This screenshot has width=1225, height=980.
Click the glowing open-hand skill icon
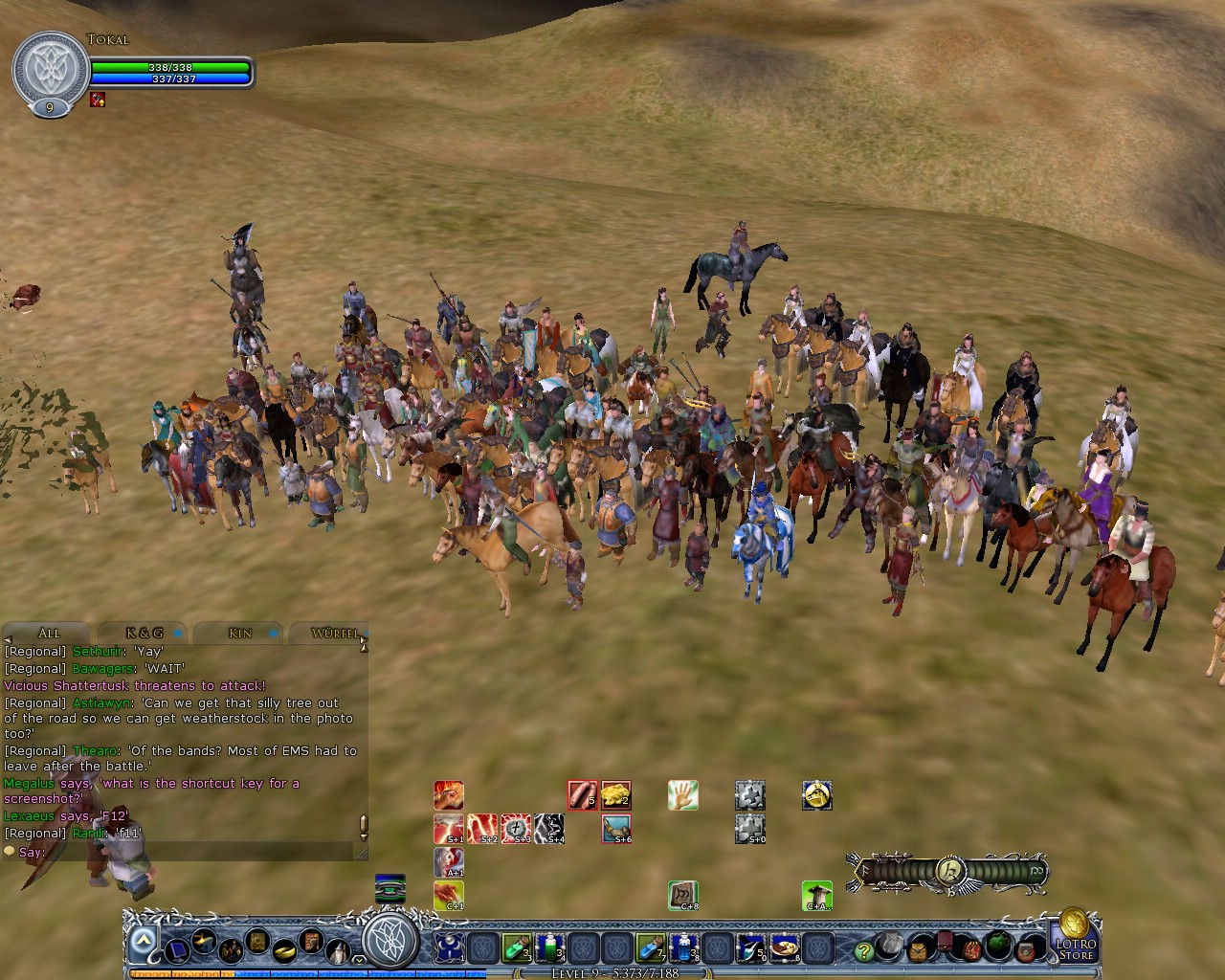[x=682, y=795]
